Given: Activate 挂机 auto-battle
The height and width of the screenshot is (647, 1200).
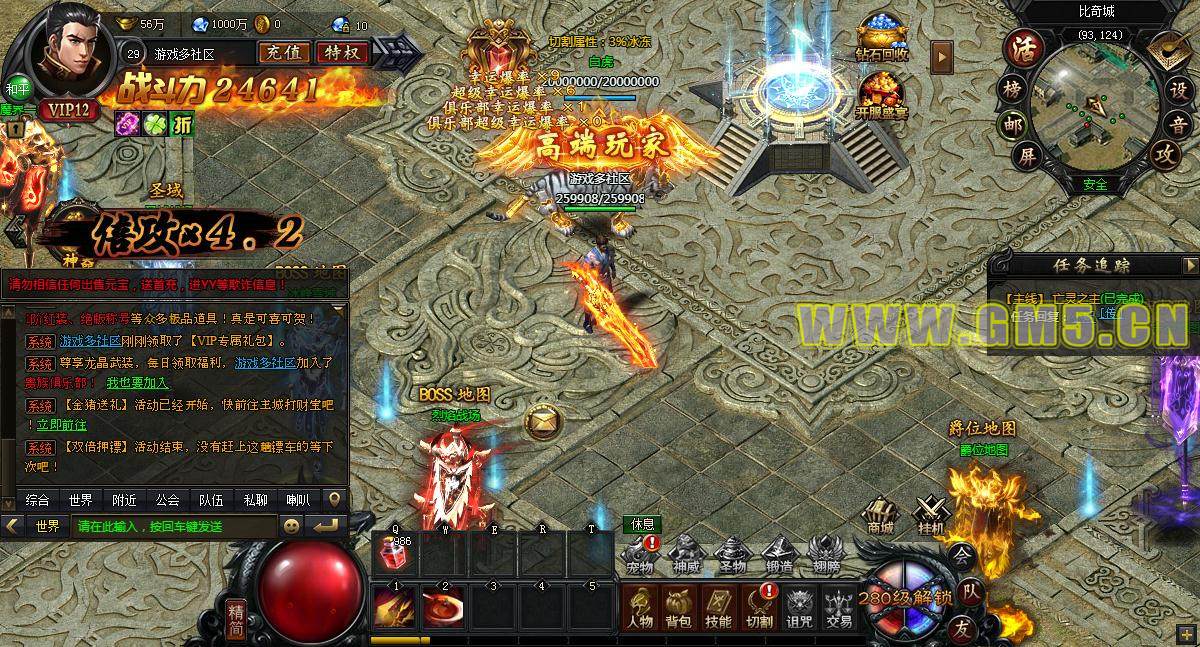Looking at the screenshot, I should [x=930, y=512].
